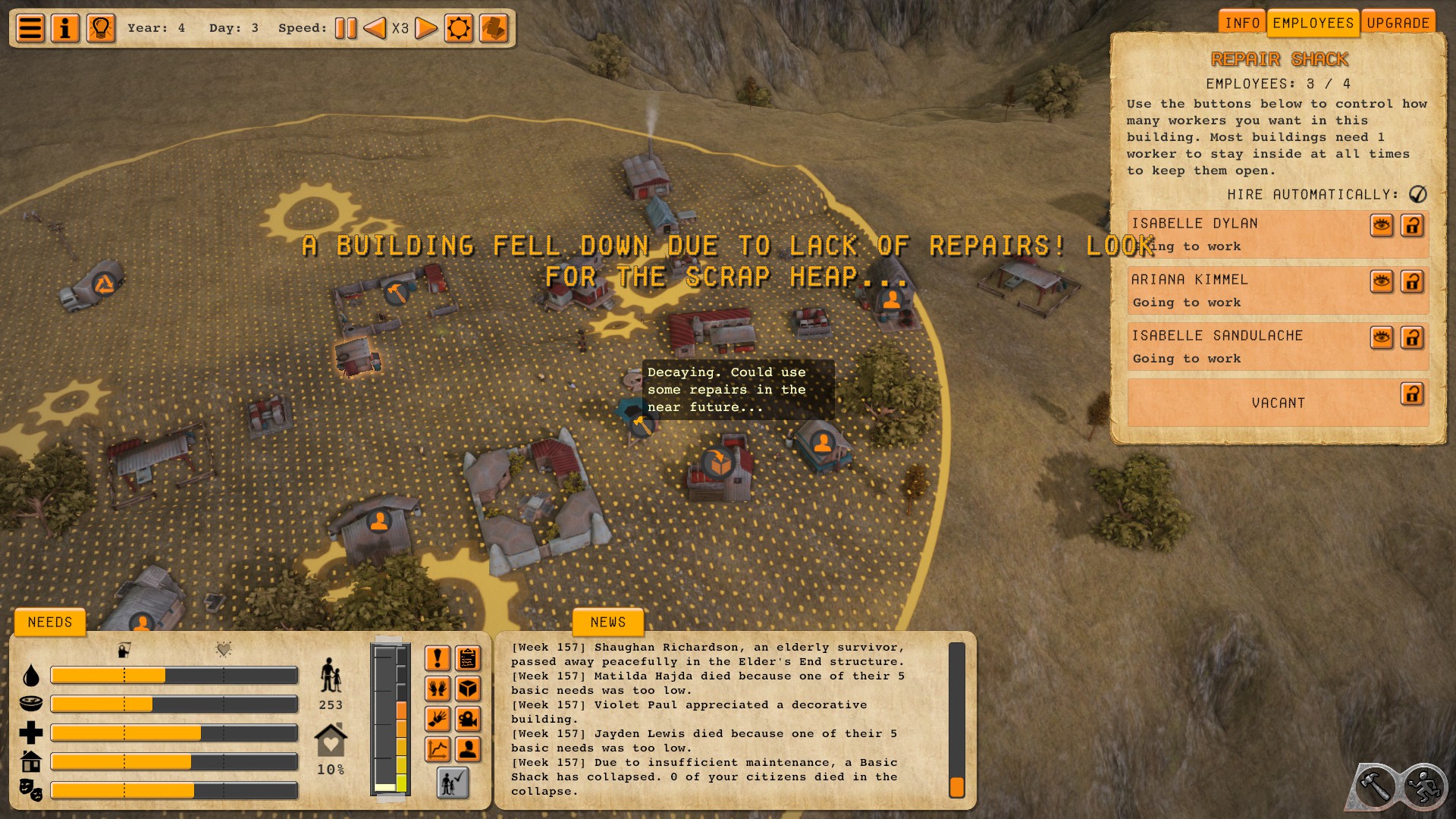Open the hamburger main menu

30,29
